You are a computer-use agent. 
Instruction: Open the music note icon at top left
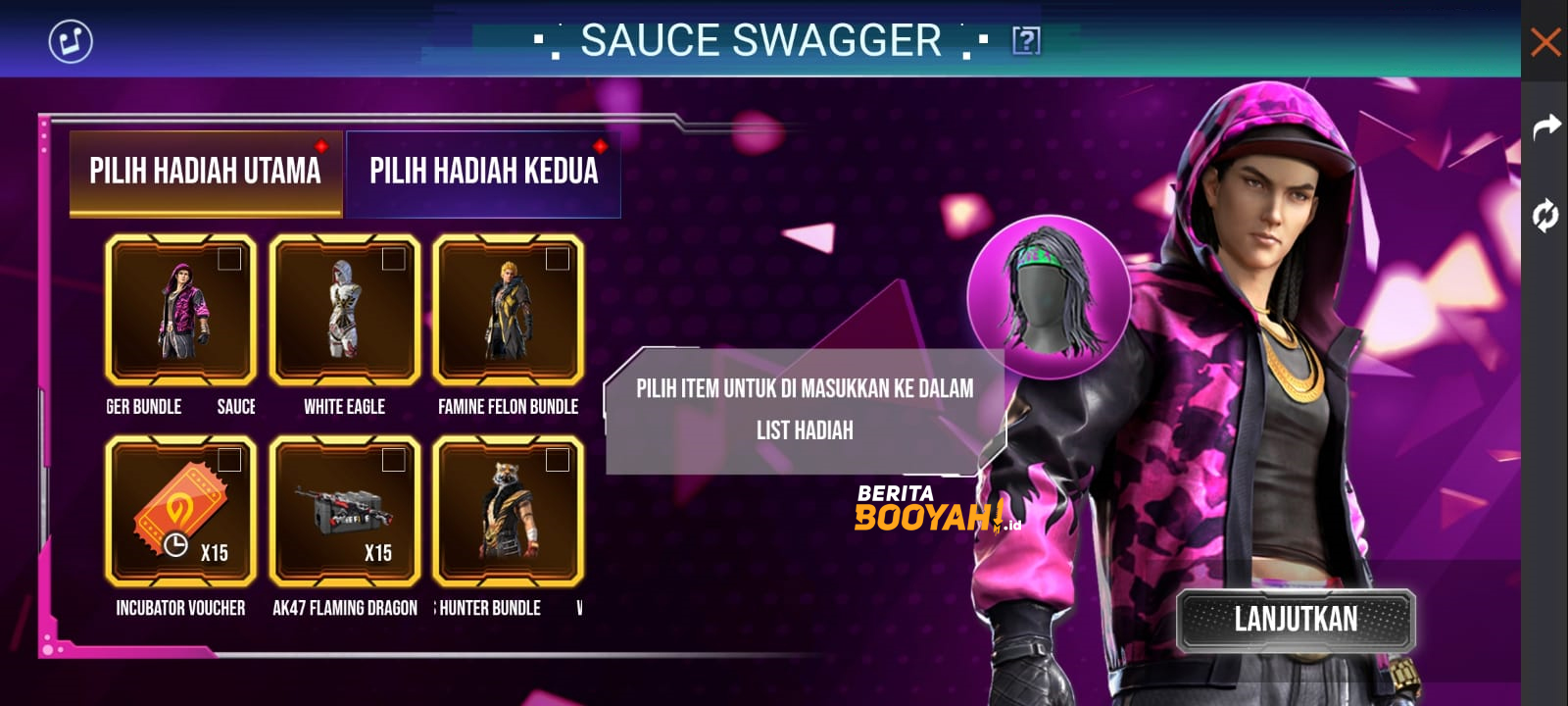[x=67, y=41]
